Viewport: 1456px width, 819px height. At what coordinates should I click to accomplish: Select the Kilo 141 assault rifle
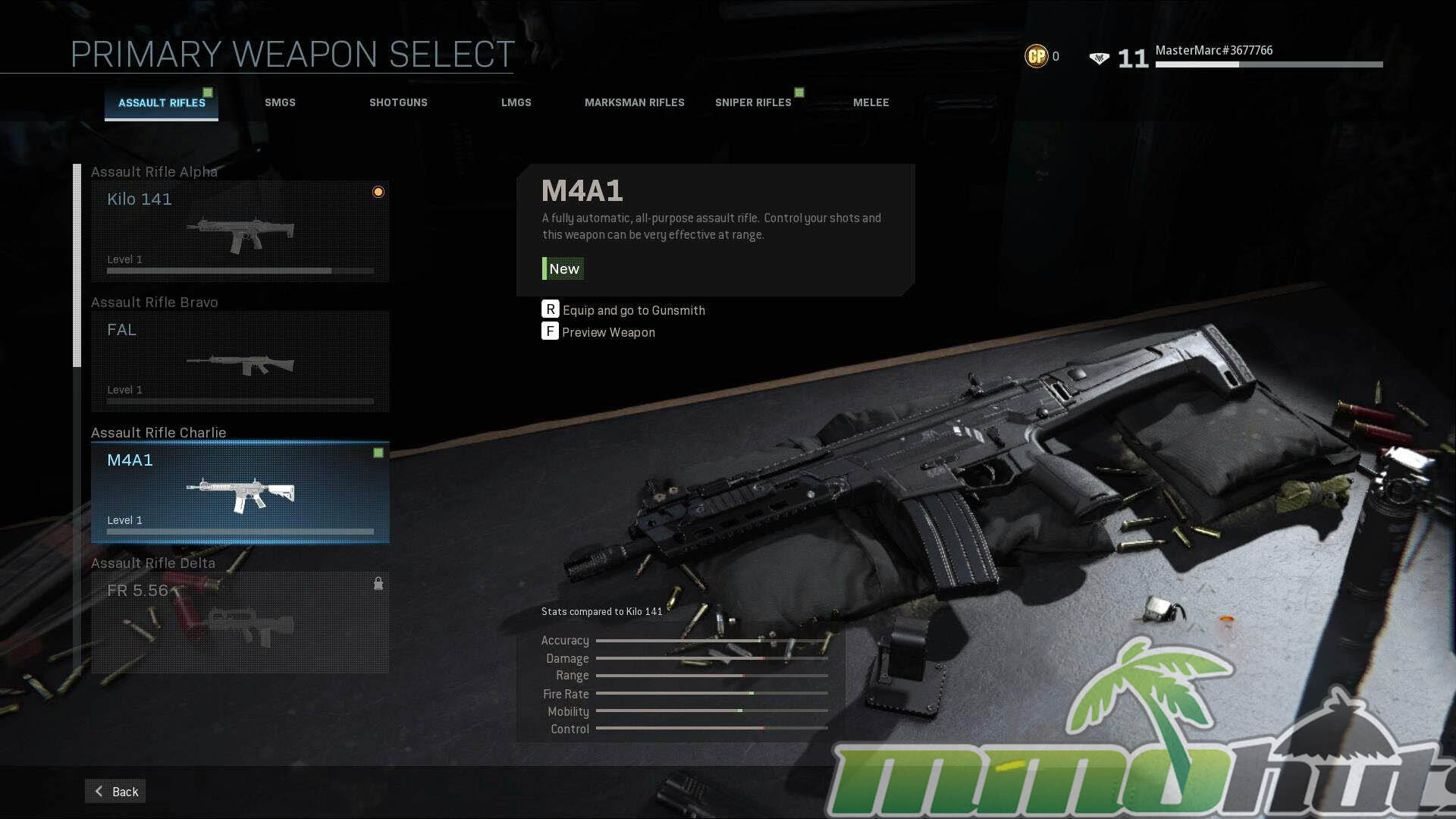pos(240,231)
